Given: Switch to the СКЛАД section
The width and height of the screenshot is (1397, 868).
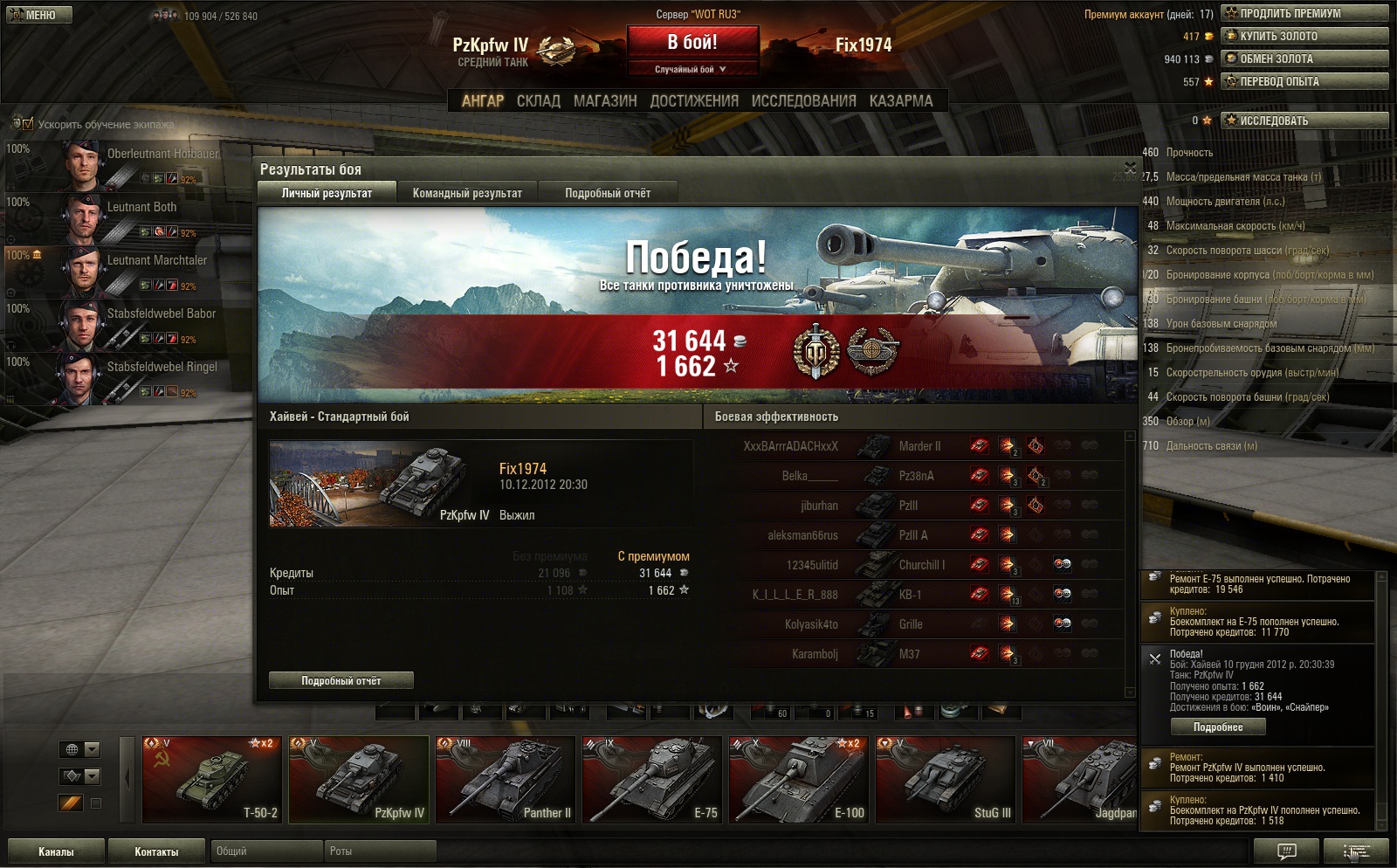Looking at the screenshot, I should click(538, 101).
